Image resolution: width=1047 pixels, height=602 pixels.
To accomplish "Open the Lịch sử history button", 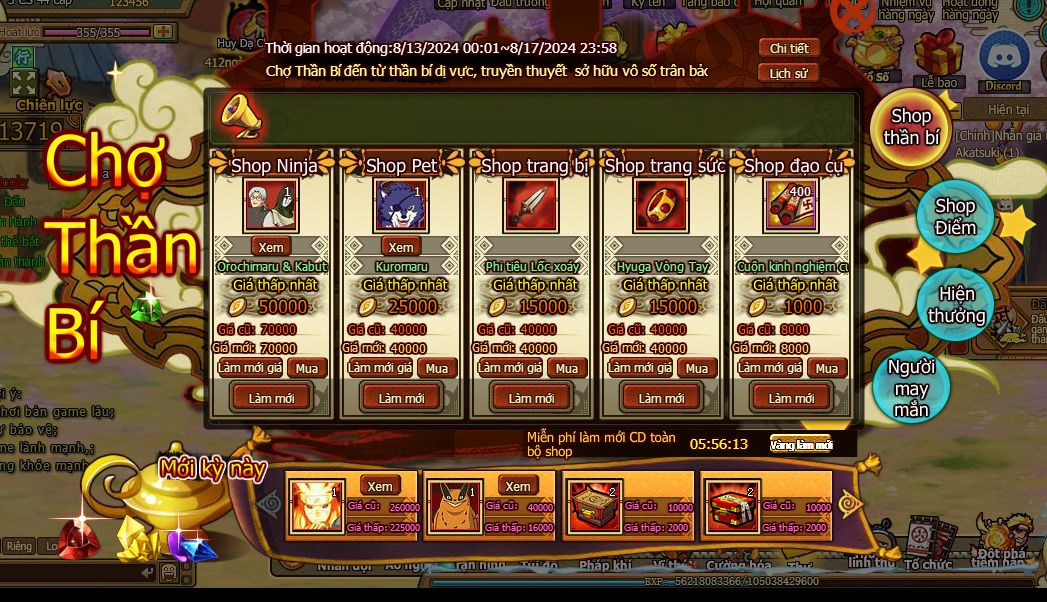I will pyautogui.click(x=788, y=73).
